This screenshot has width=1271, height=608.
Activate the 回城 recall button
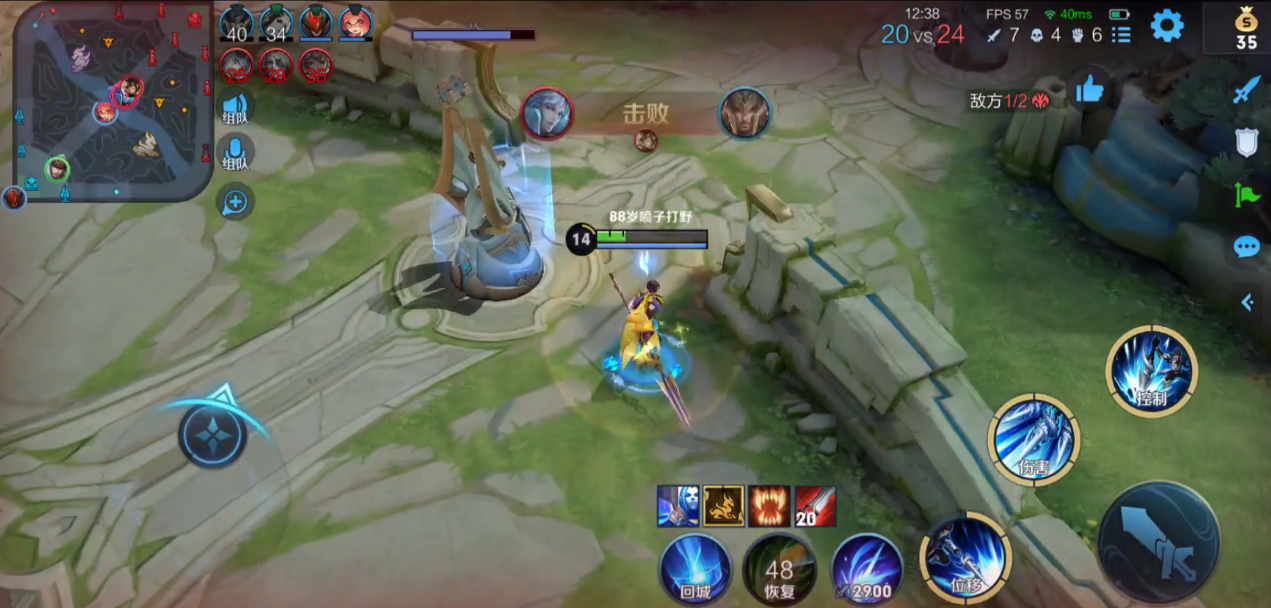695,567
